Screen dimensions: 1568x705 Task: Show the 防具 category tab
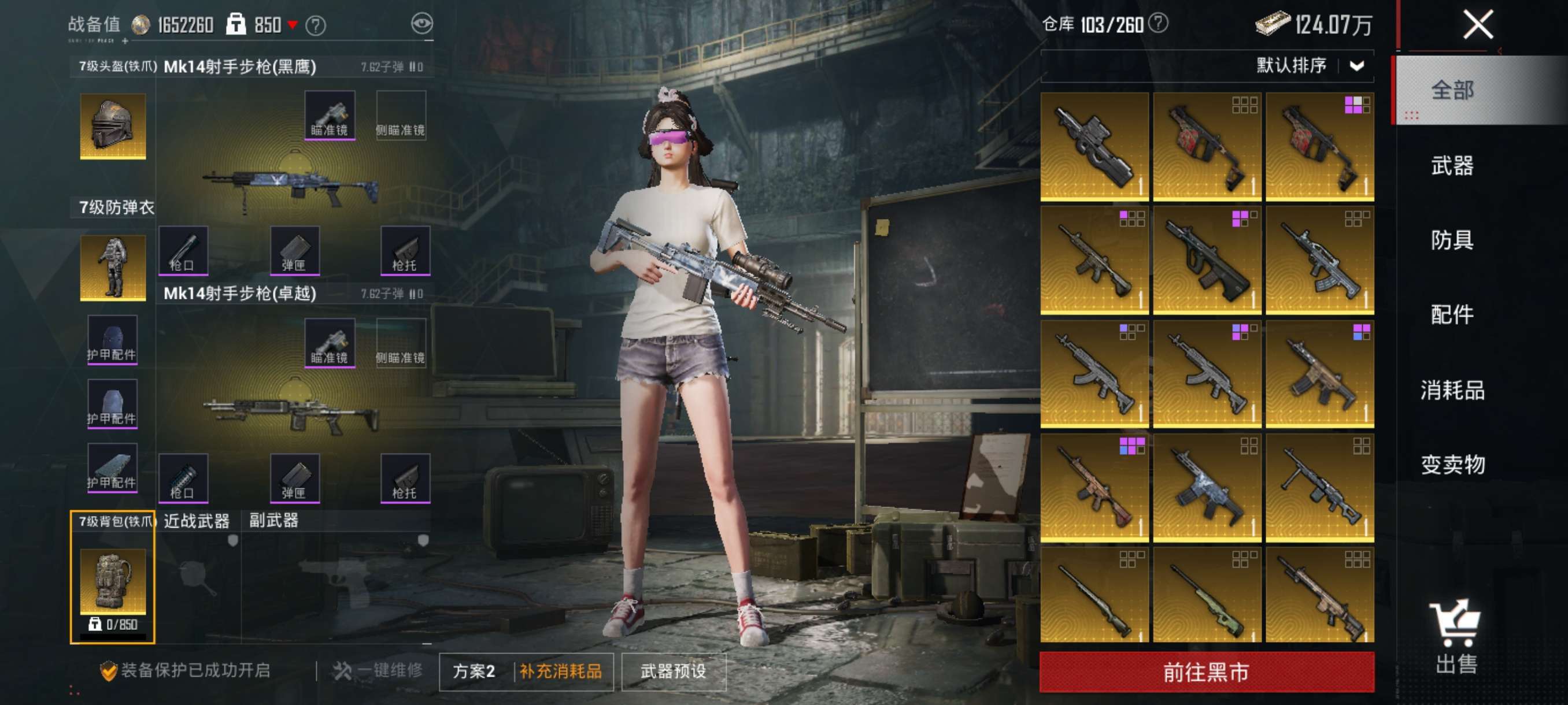click(1452, 240)
